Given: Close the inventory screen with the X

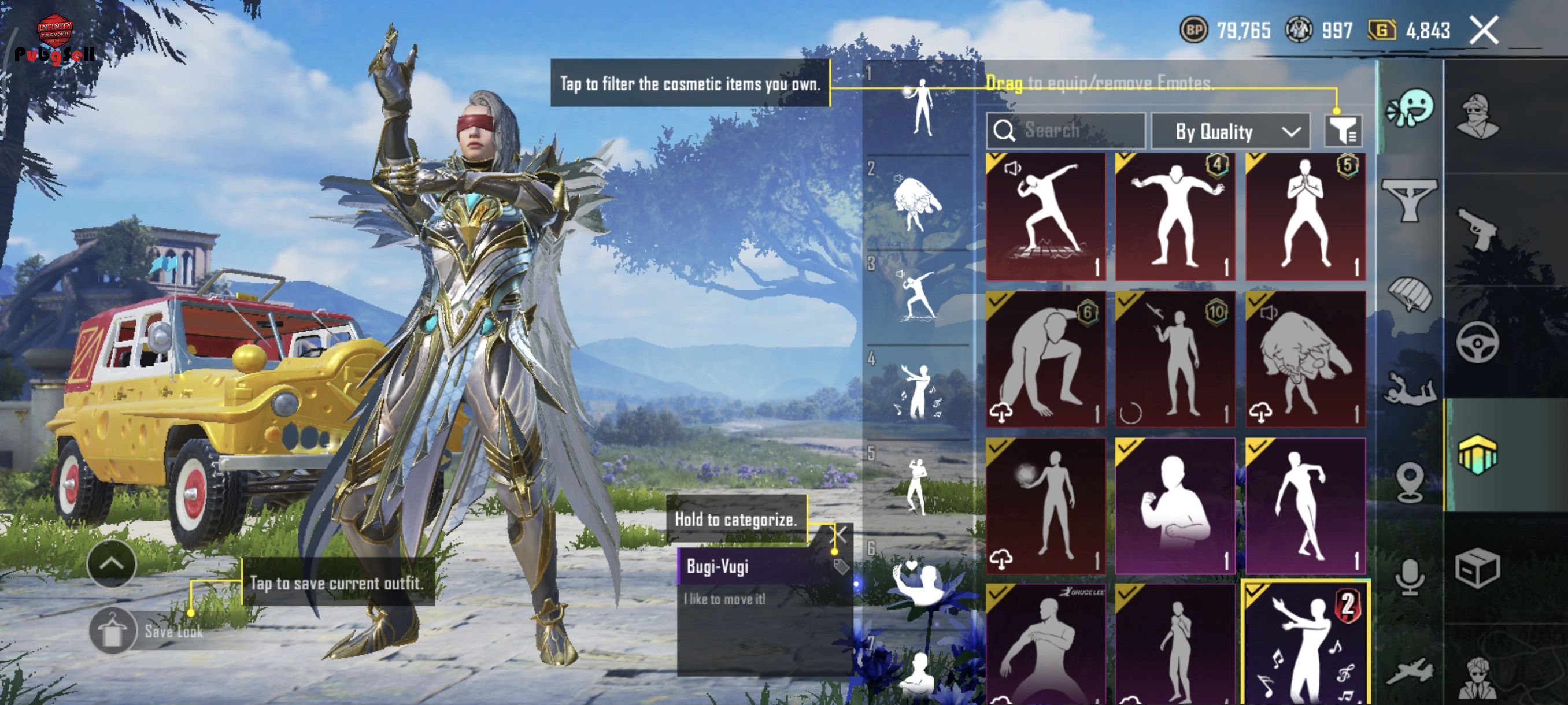Looking at the screenshot, I should coord(1484,31).
